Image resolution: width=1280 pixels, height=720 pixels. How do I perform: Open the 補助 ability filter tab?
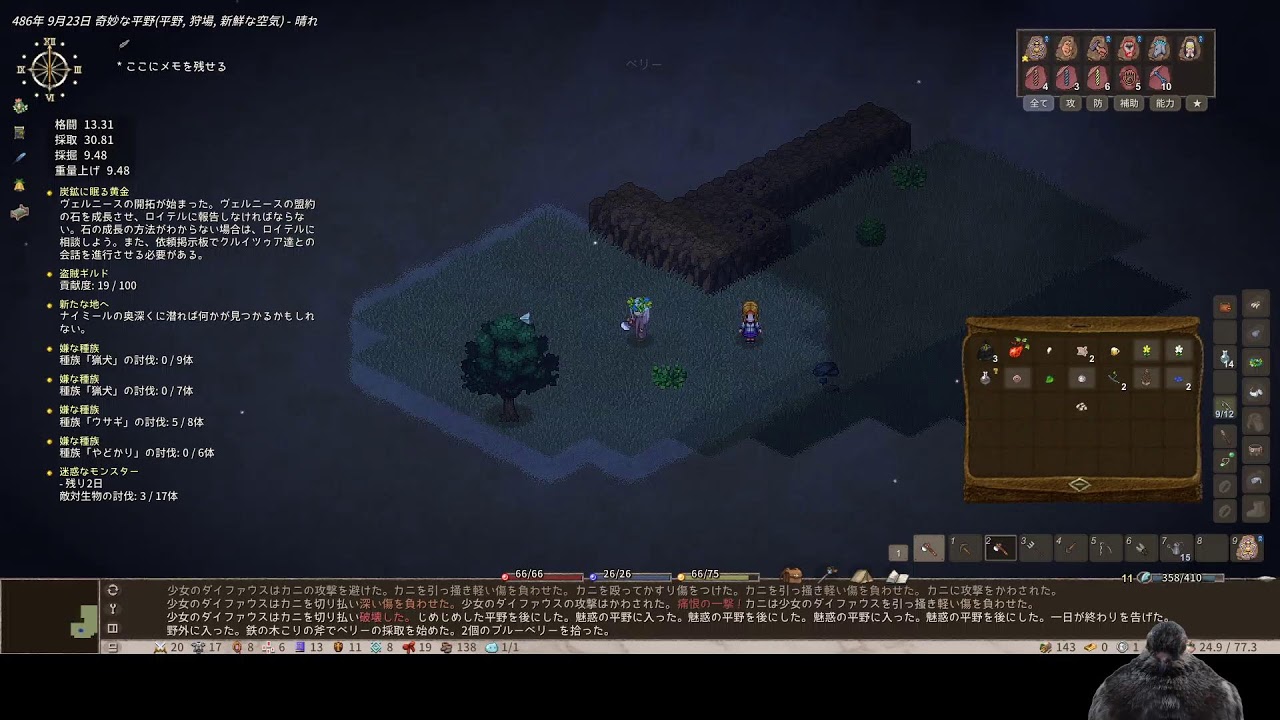click(1129, 103)
